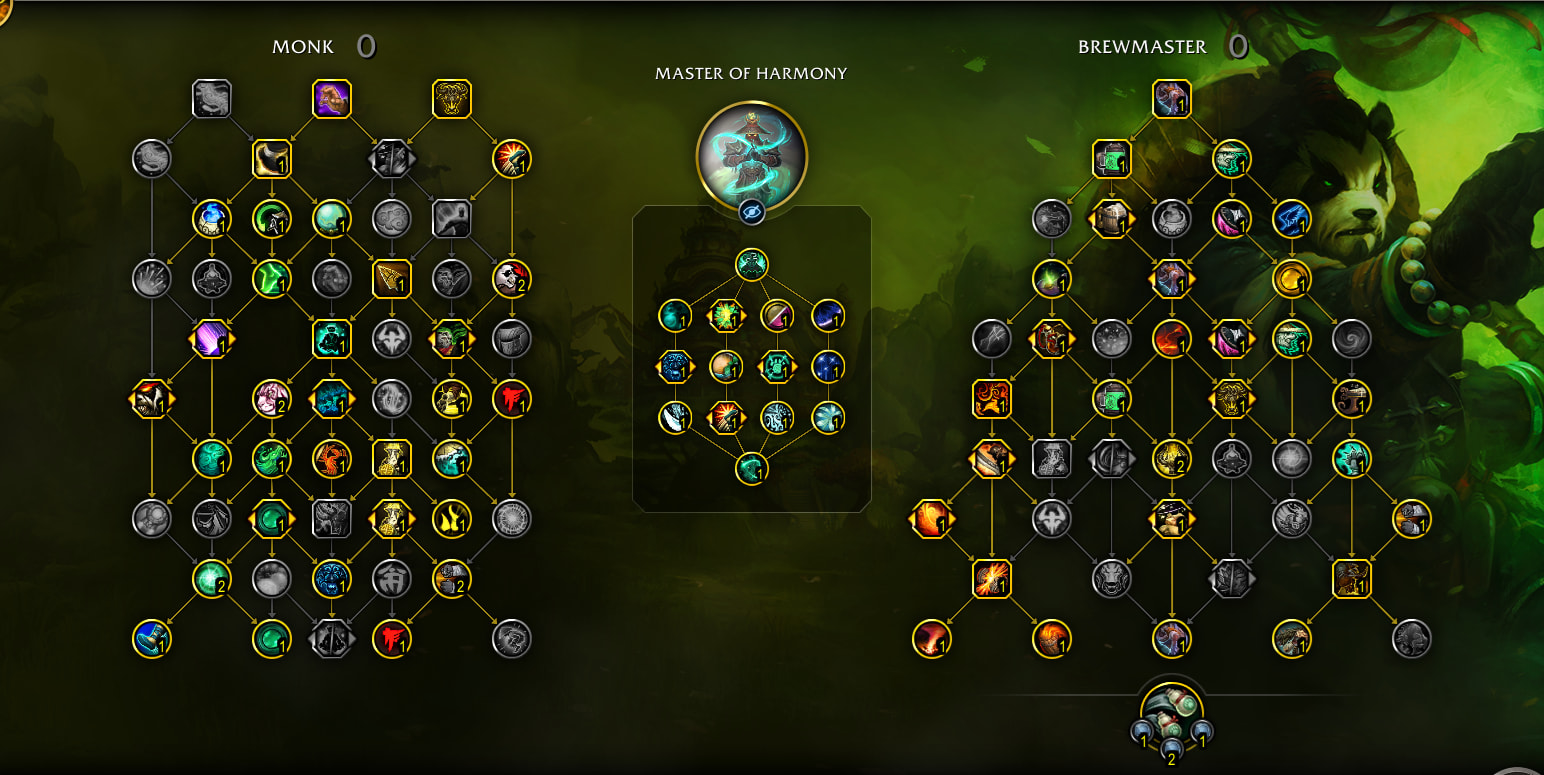The image size is (1544, 775).
Task: Select the Master of Harmony hero portrait
Action: 751,155
